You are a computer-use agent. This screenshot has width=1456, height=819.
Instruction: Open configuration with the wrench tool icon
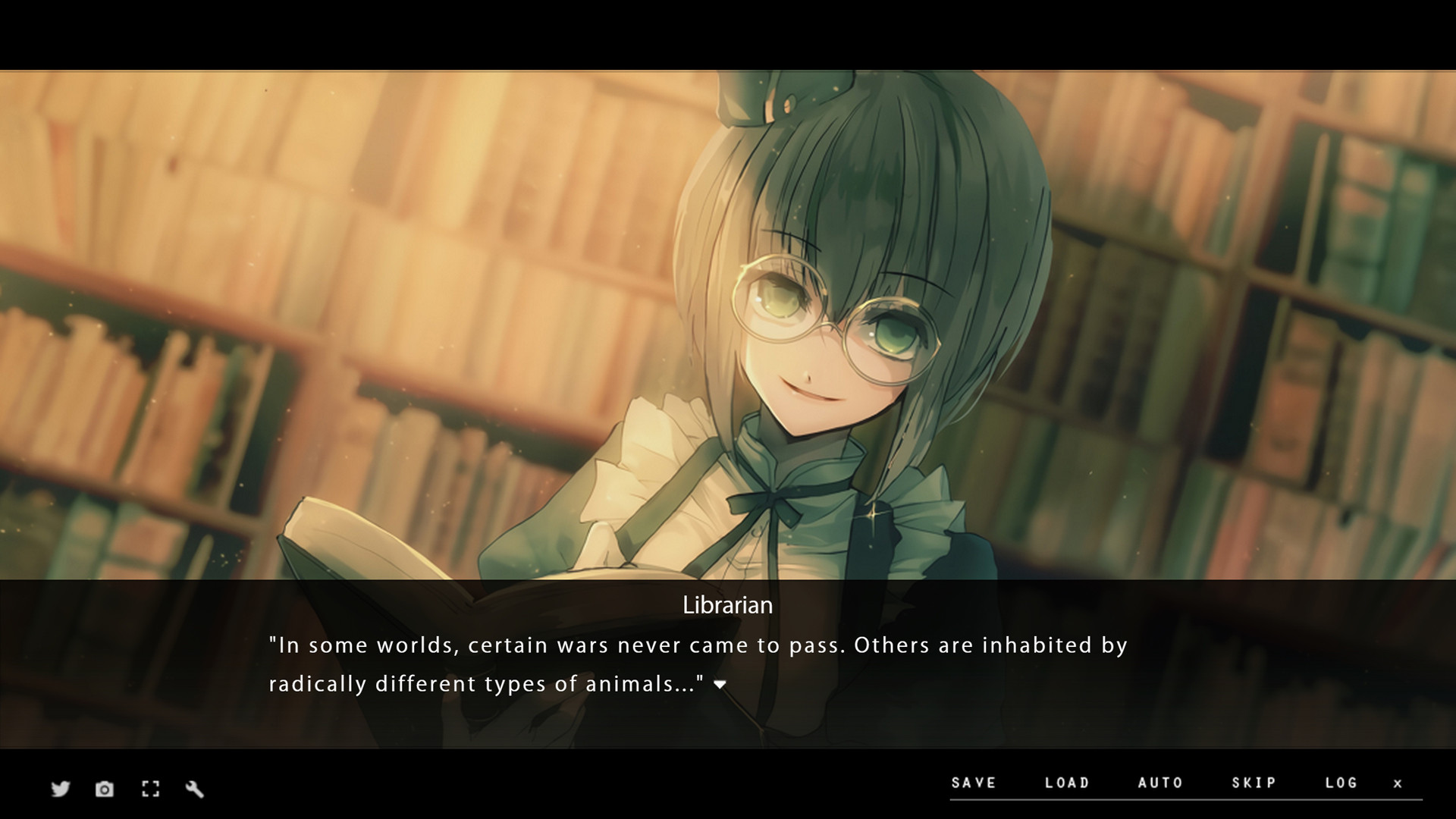[195, 789]
